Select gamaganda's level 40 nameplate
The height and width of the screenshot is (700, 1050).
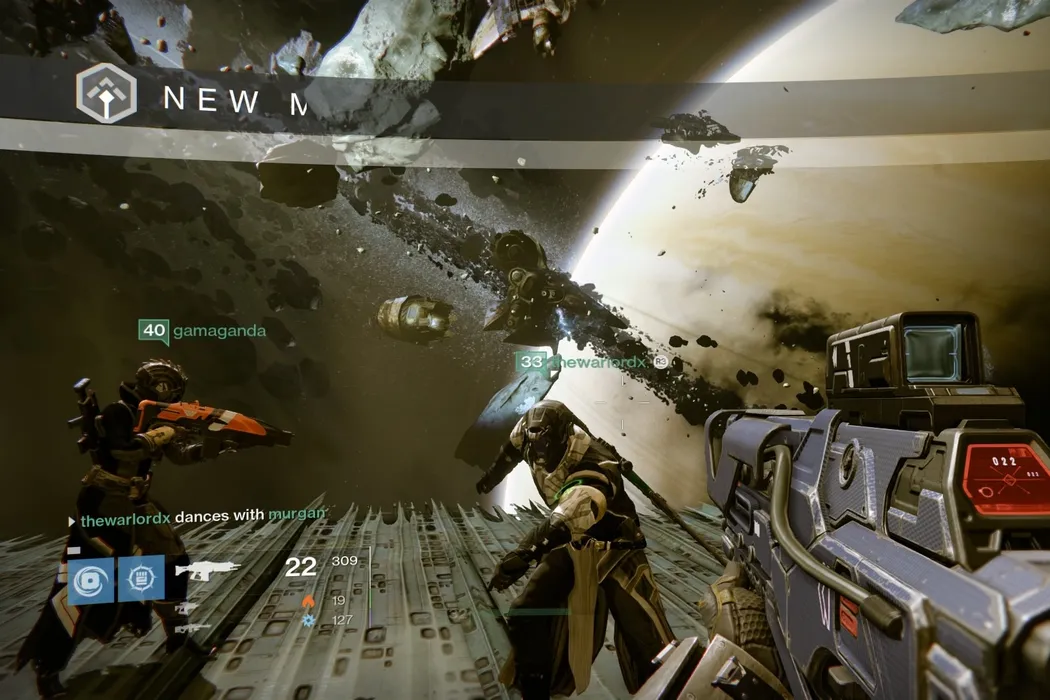[x=202, y=331]
